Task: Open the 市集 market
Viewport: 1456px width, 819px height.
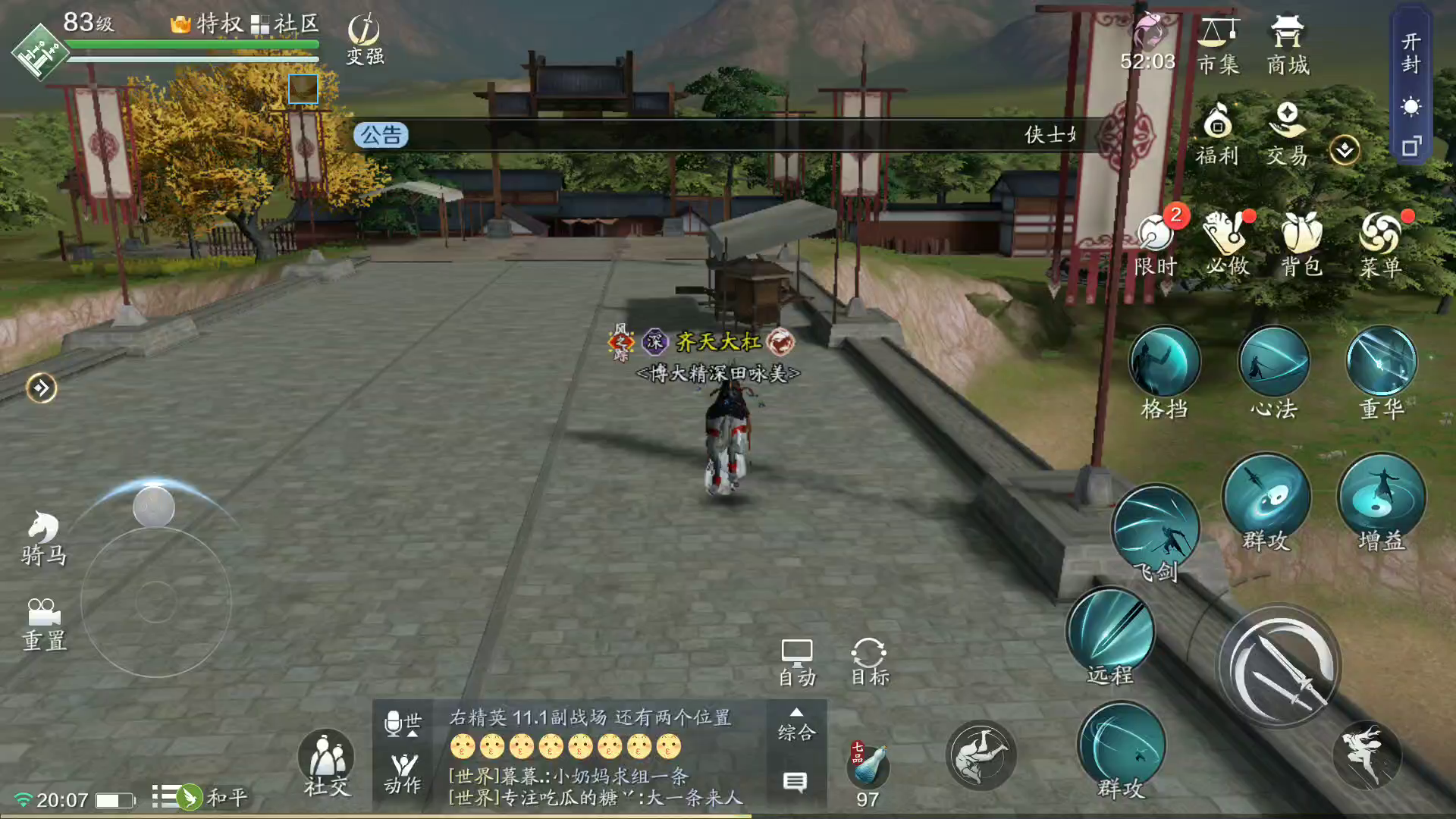Action: [x=1219, y=45]
